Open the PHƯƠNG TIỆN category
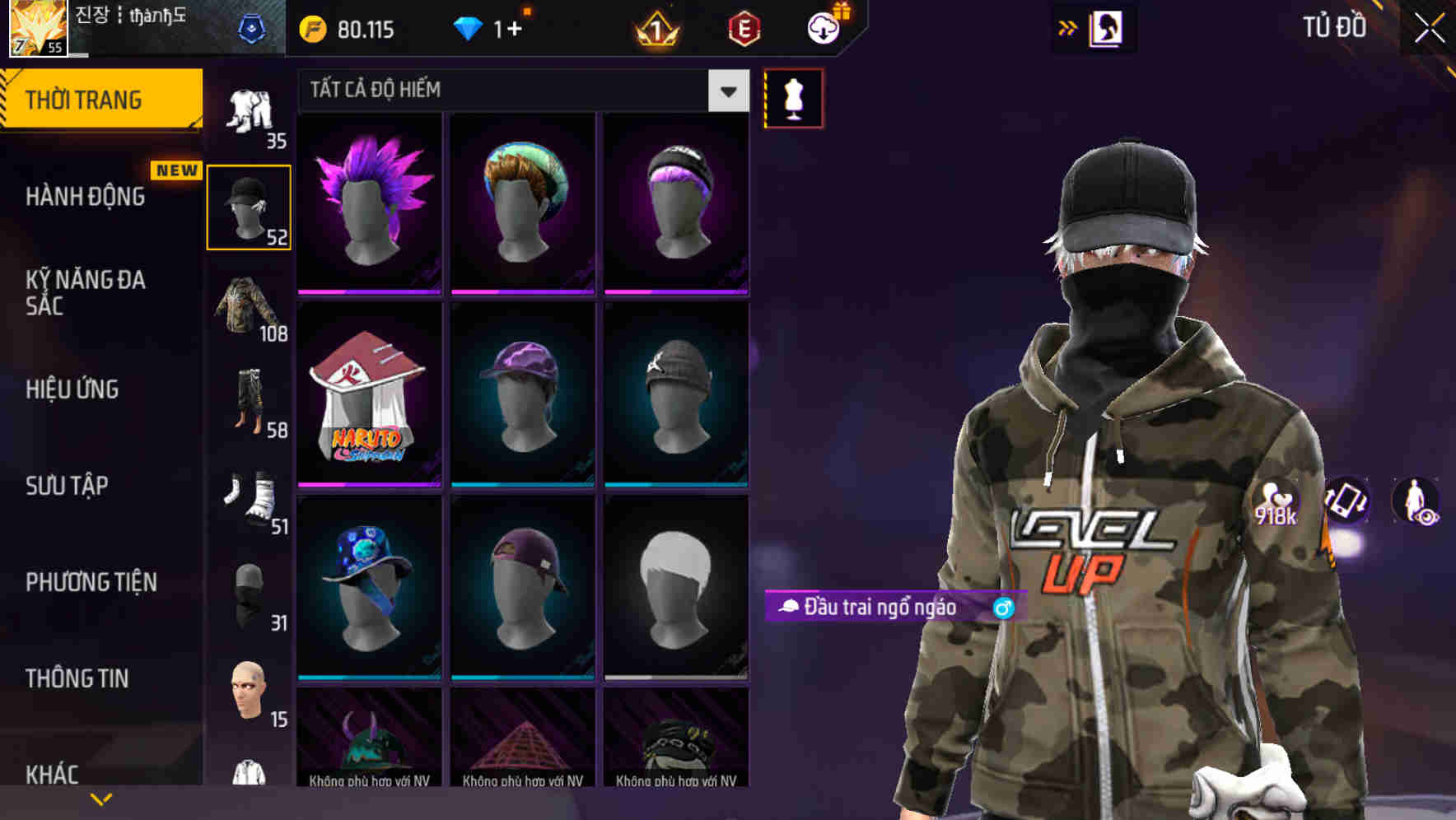The height and width of the screenshot is (820, 1456). (91, 581)
